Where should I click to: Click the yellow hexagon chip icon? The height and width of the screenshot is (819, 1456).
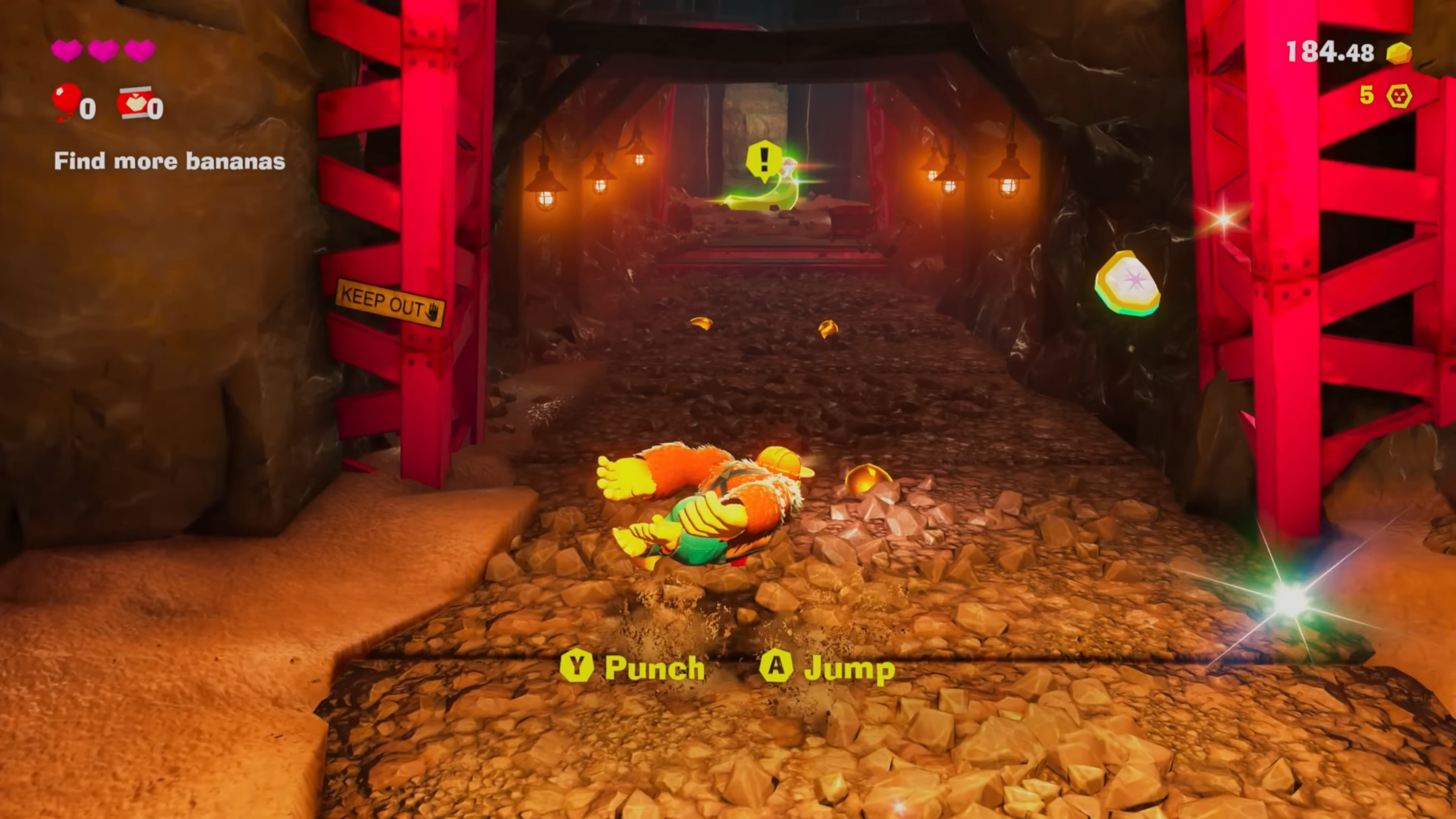tap(1399, 96)
